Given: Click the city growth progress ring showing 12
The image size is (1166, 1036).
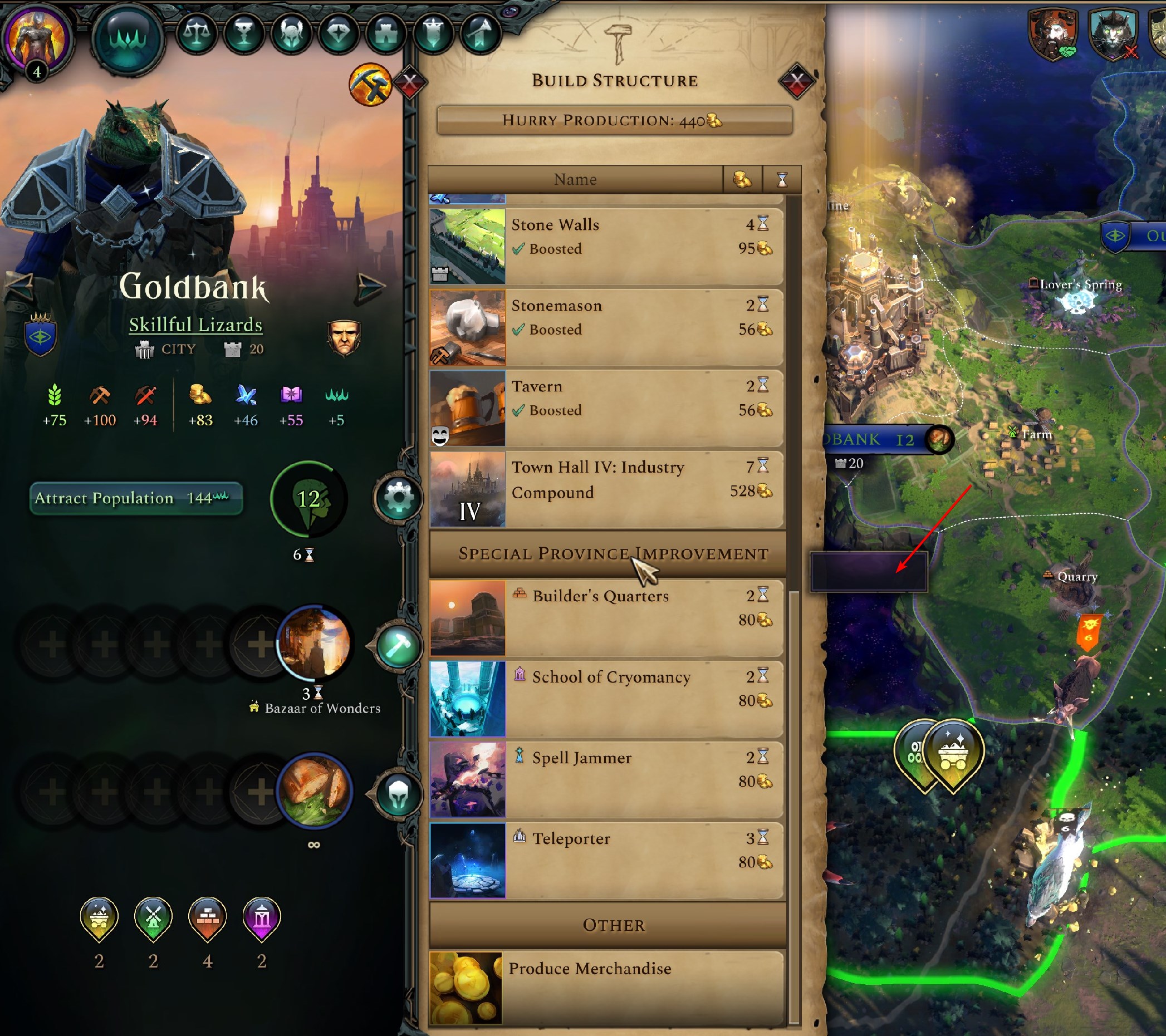Looking at the screenshot, I should 307,499.
